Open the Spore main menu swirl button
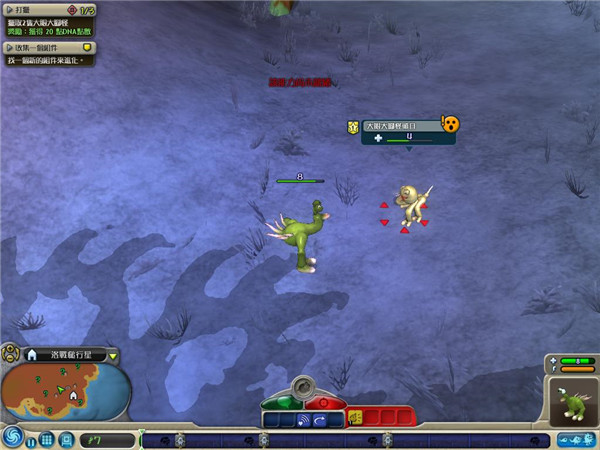This screenshot has width=600, height=450. point(14,437)
